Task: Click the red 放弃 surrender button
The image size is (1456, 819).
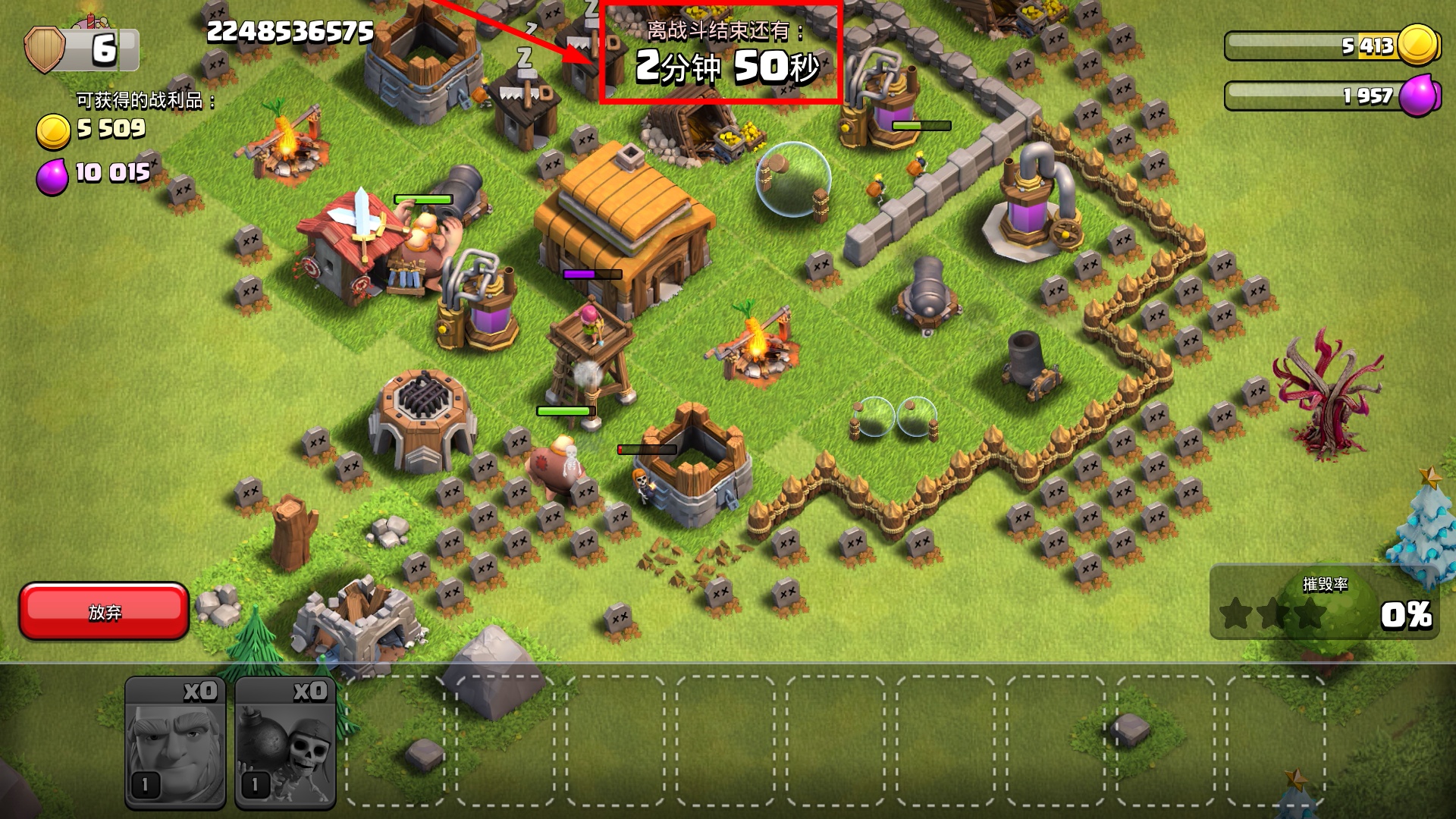Action: point(104,611)
